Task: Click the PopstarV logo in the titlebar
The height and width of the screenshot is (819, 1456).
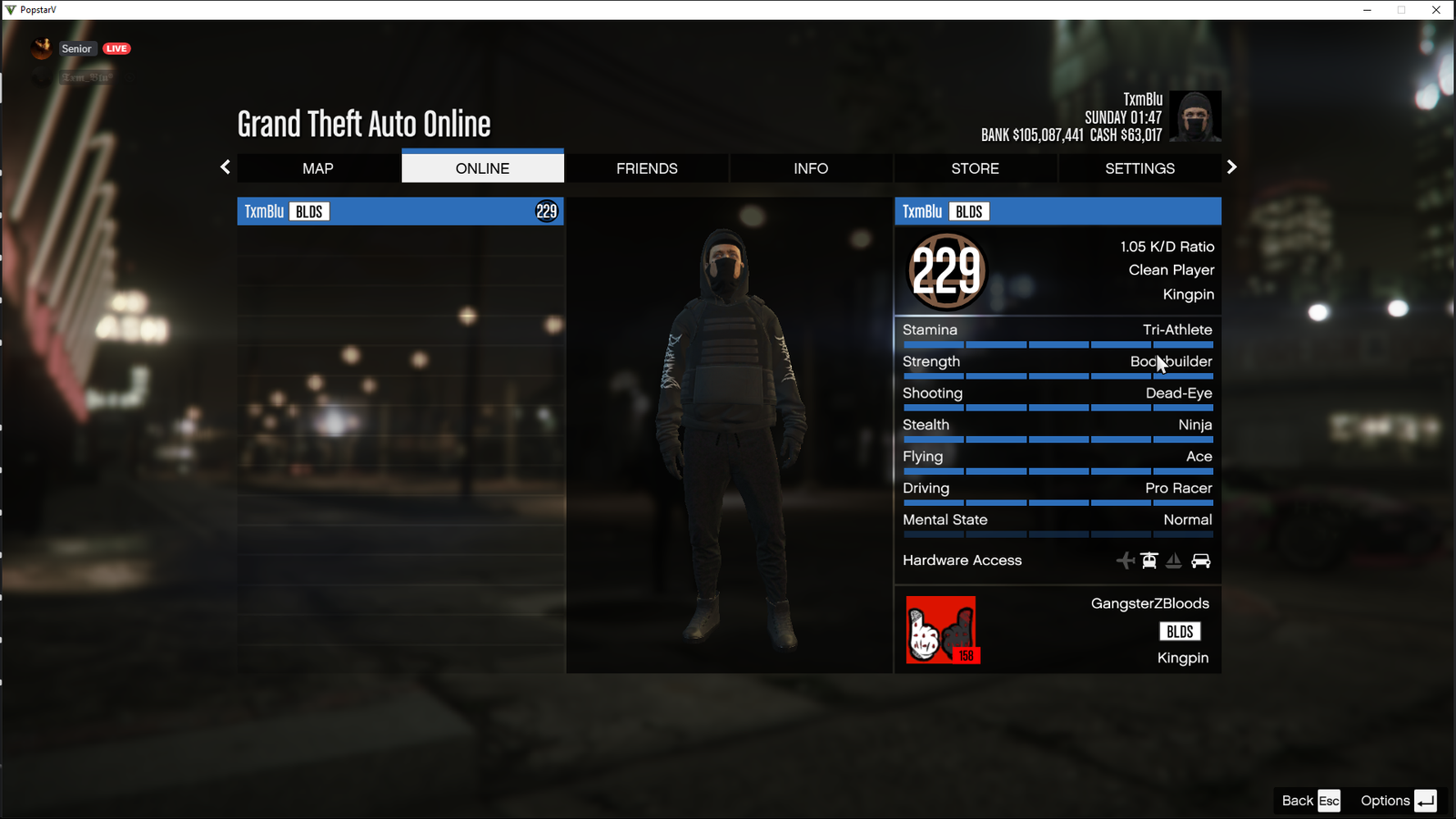Action: (x=9, y=9)
